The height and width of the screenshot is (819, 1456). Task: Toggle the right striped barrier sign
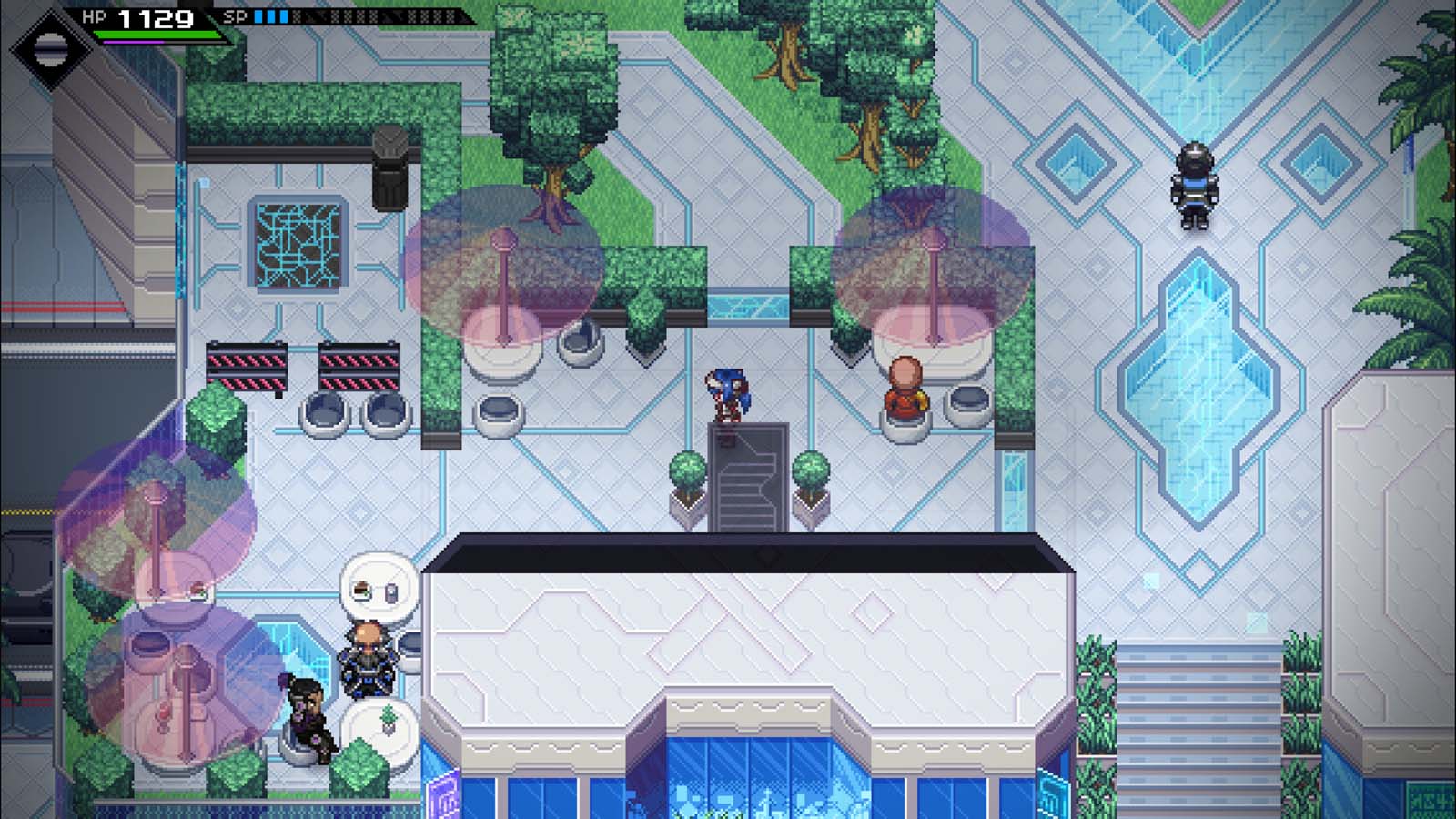tap(360, 364)
